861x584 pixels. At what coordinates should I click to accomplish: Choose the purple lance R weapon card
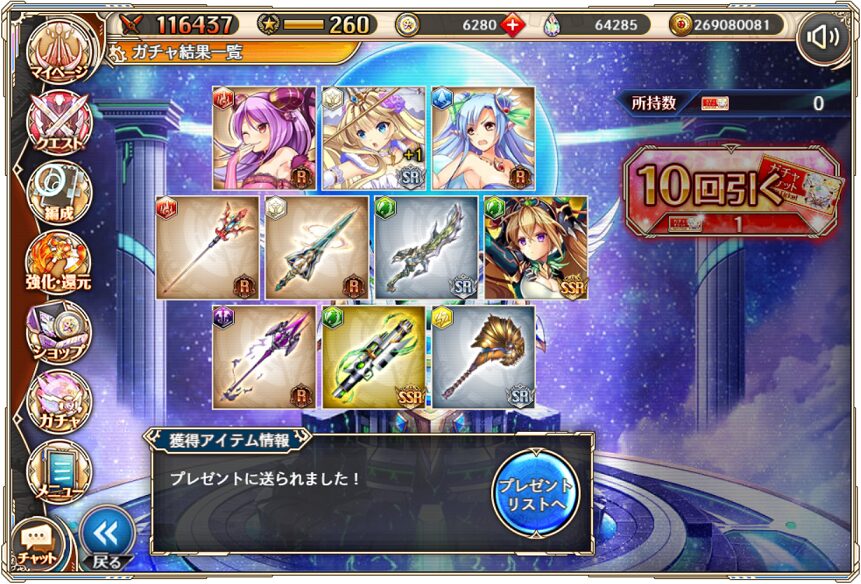(x=264, y=357)
